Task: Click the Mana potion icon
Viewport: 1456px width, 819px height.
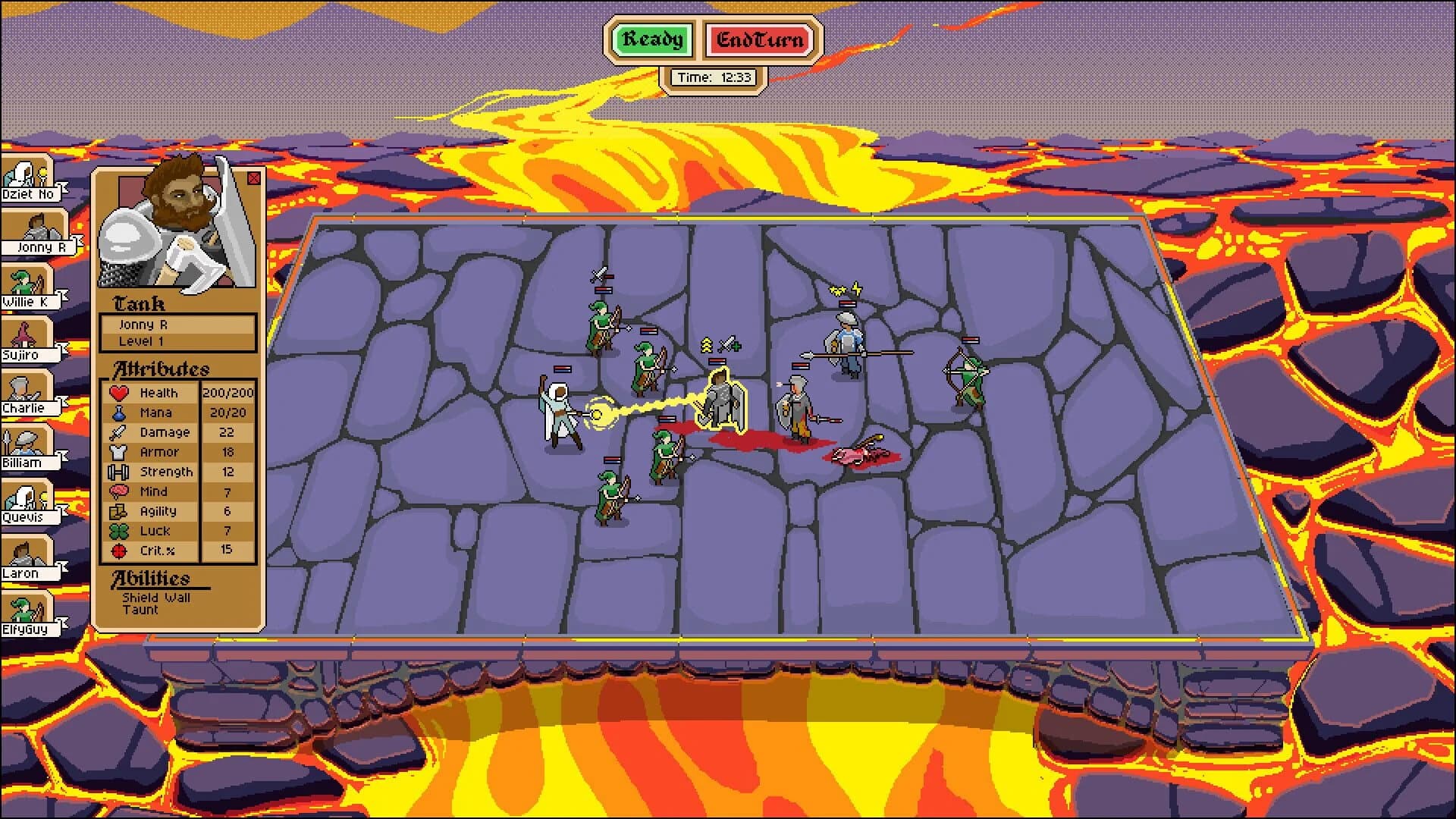Action: [x=121, y=413]
